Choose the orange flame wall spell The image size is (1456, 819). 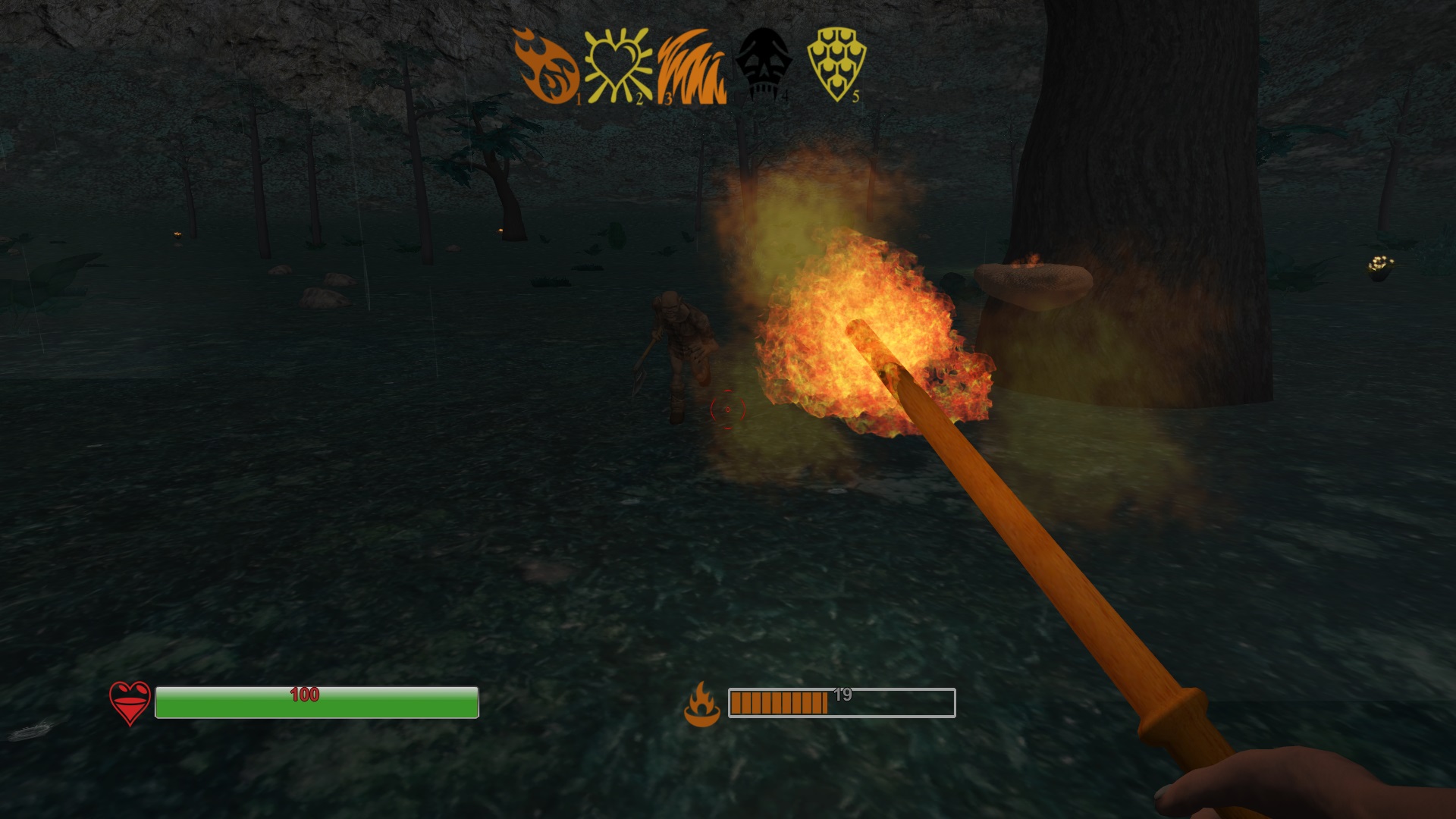coord(691,67)
